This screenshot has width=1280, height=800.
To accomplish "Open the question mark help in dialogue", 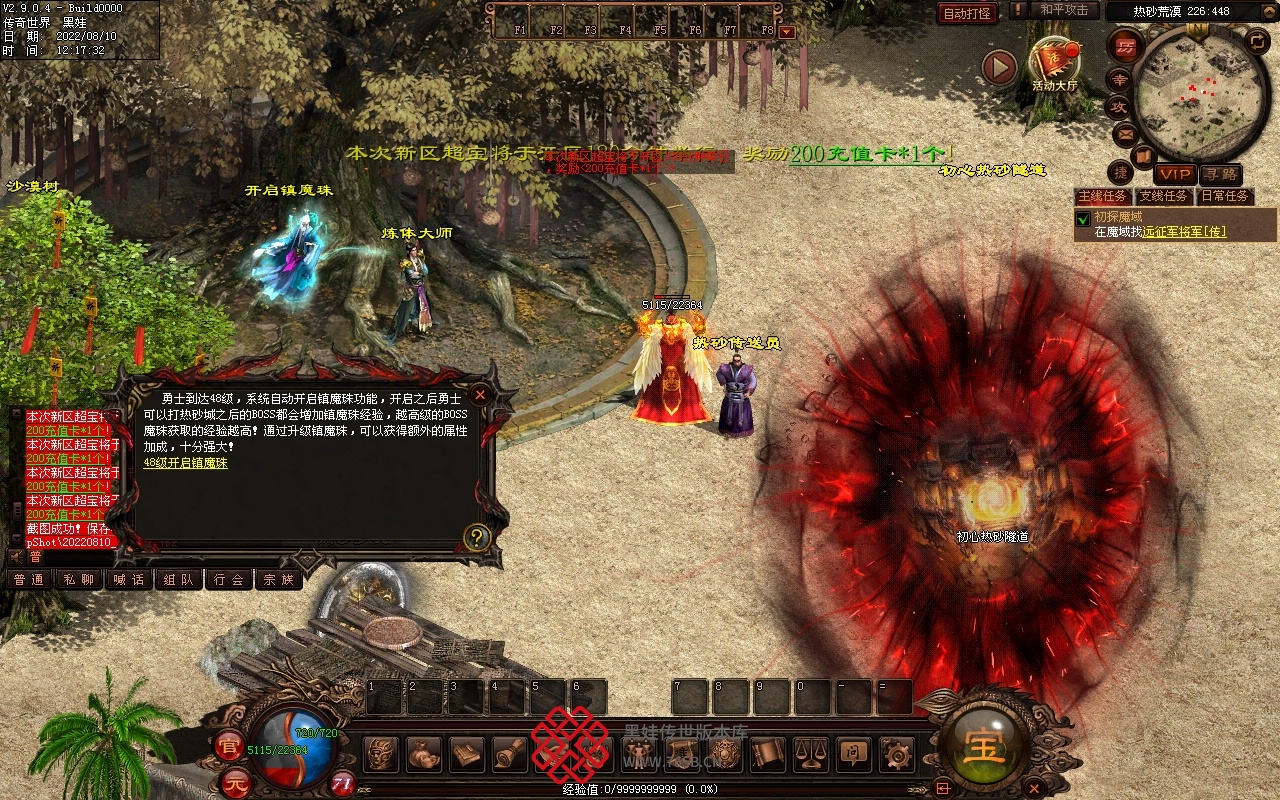I will 477,538.
